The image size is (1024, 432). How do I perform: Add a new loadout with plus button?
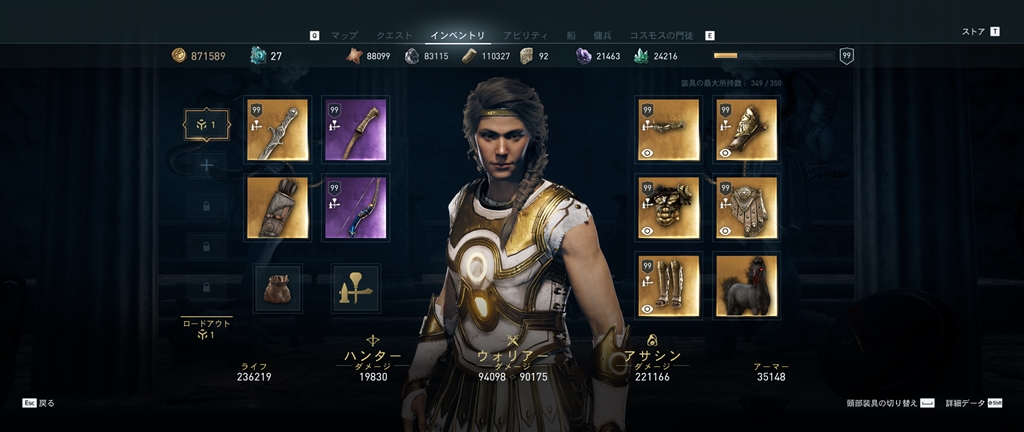(x=207, y=165)
